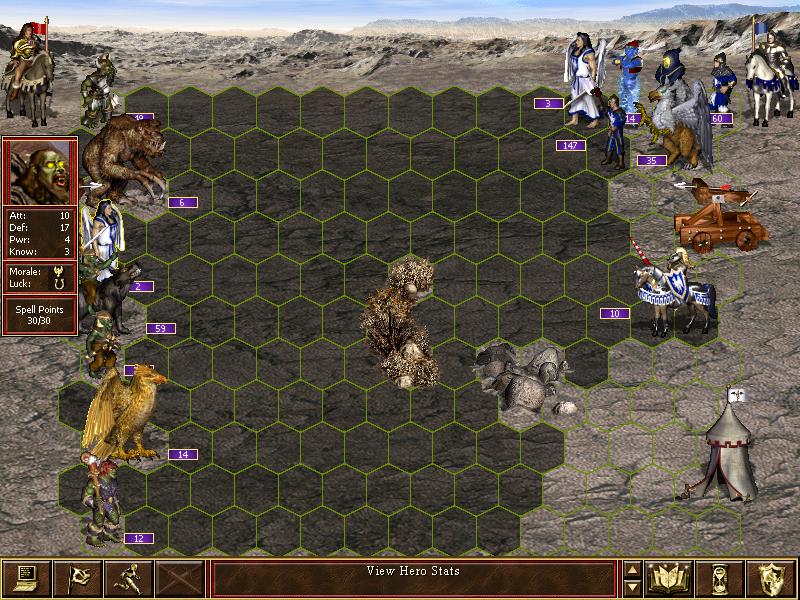Click the combat log down arrow
This screenshot has width=800, height=600.
point(632,587)
